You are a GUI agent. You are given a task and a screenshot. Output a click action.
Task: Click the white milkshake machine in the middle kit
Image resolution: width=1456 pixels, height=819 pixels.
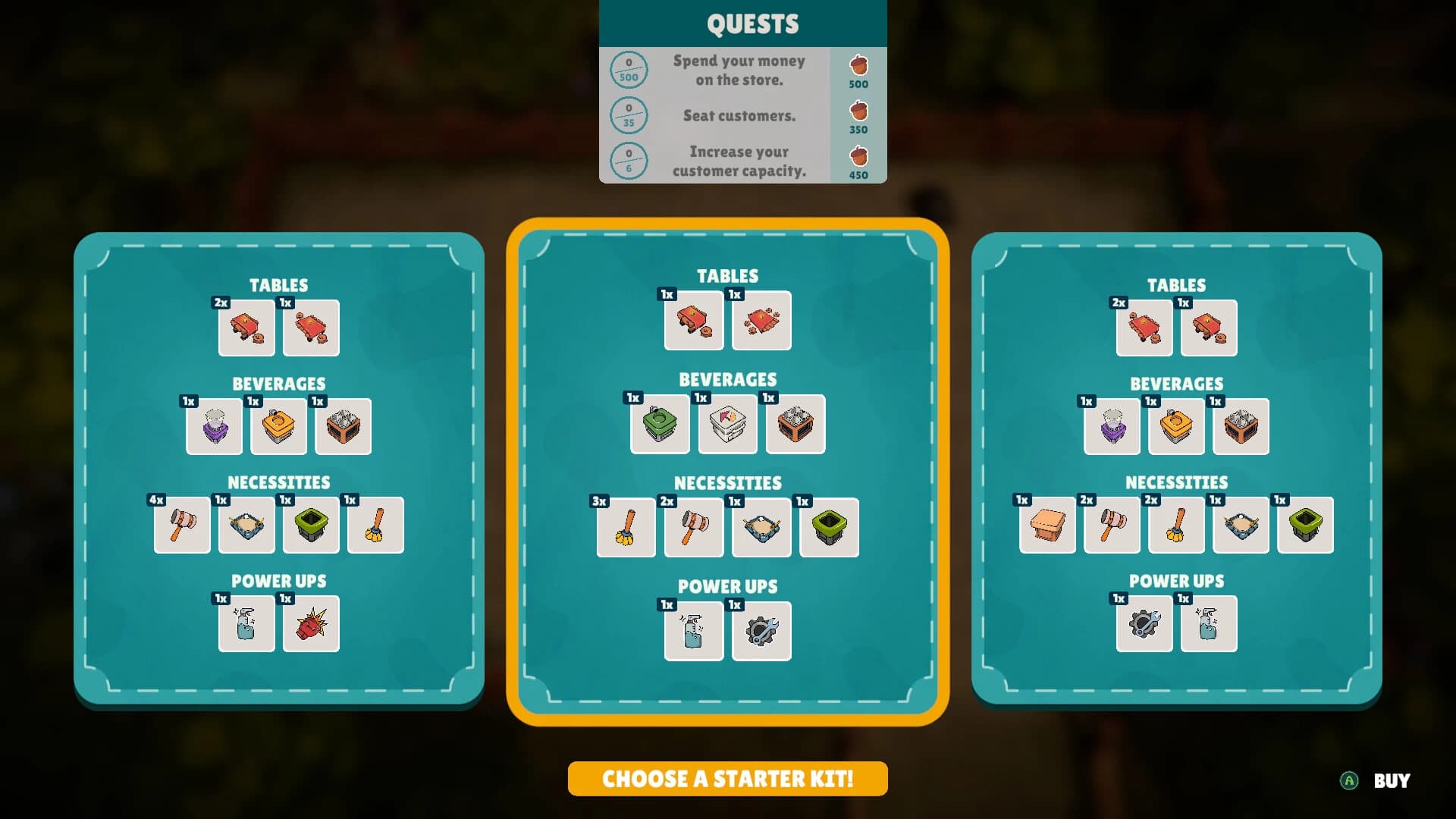[726, 424]
